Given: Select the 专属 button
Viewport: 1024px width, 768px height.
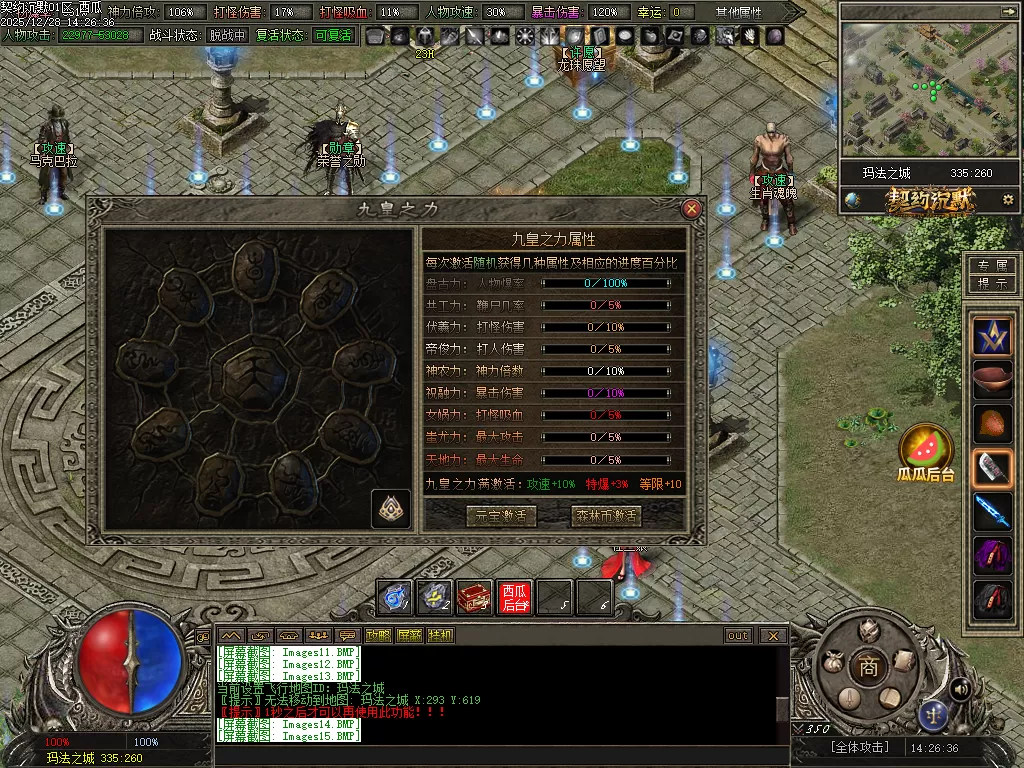Looking at the screenshot, I should pos(992,266).
